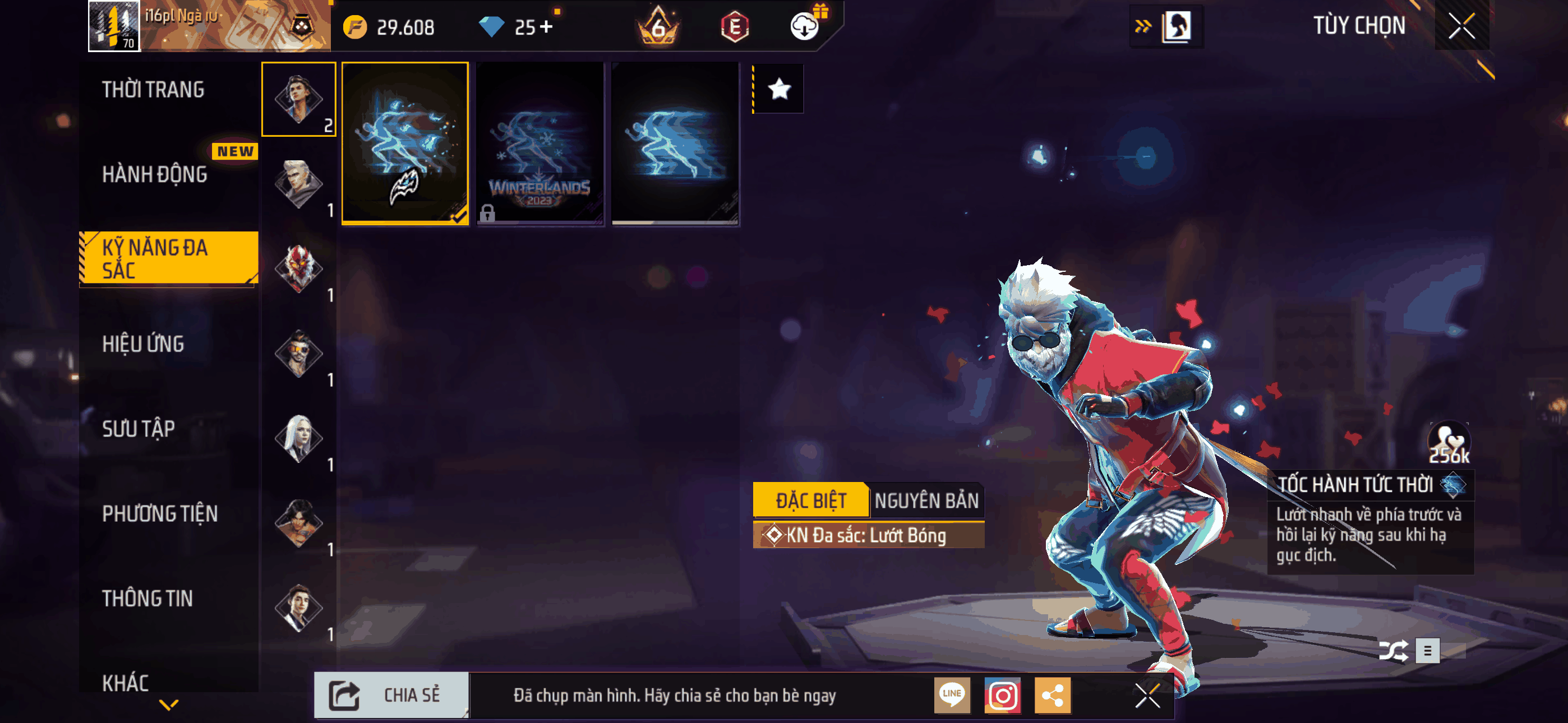This screenshot has width=1568, height=723.
Task: Switch to the Nguyên Bản tab
Action: pos(926,500)
